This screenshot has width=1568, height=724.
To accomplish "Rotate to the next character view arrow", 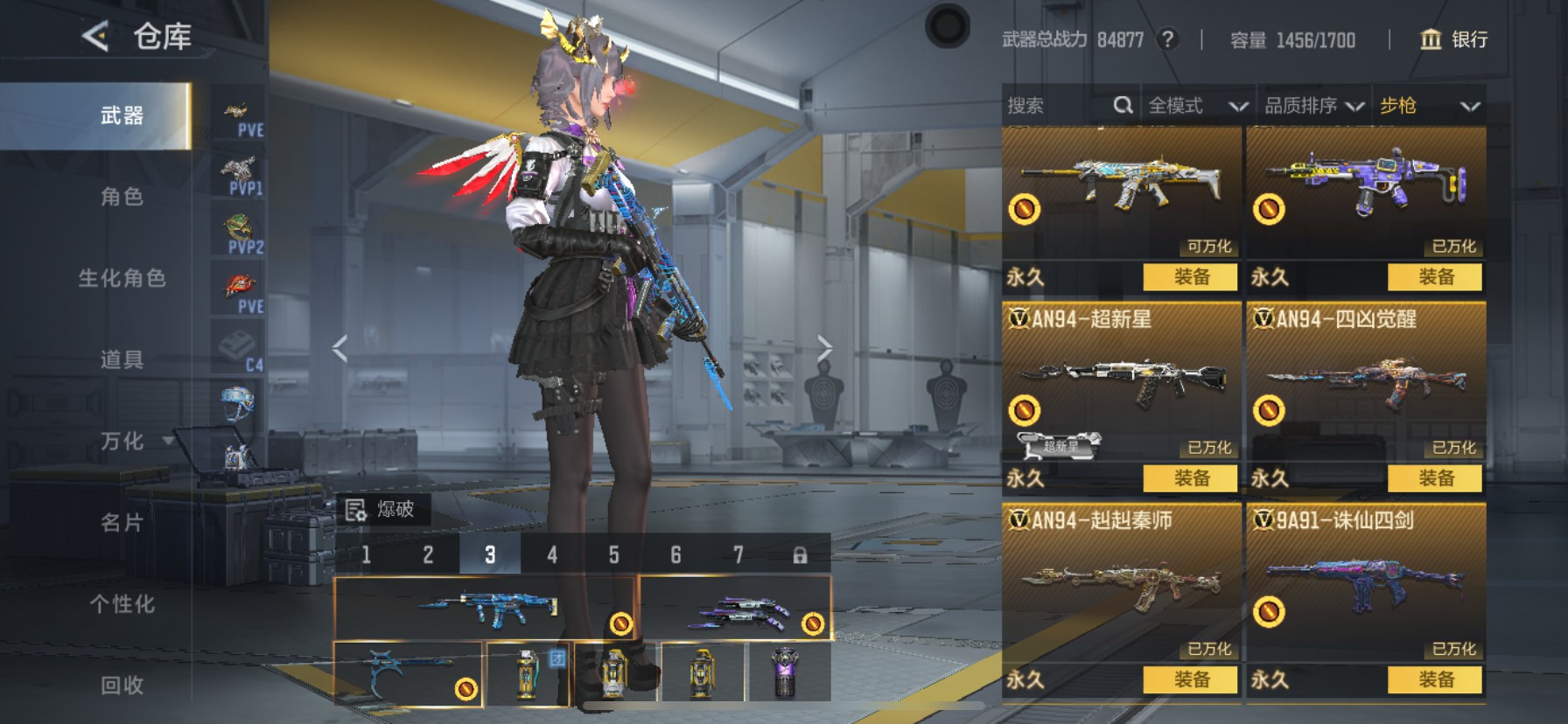I will pos(823,348).
